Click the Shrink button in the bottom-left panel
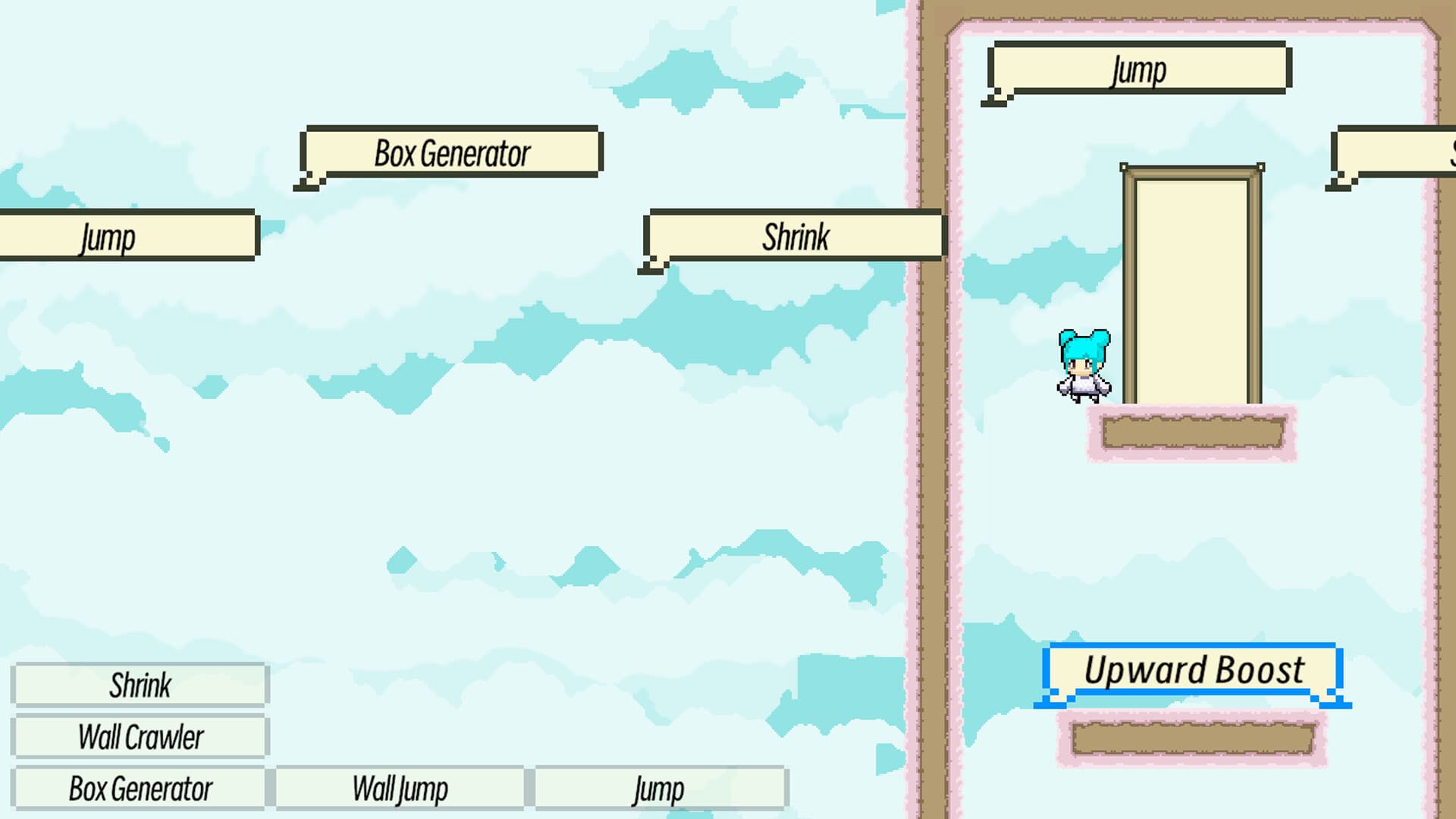Image resolution: width=1456 pixels, height=819 pixels. pos(140,684)
